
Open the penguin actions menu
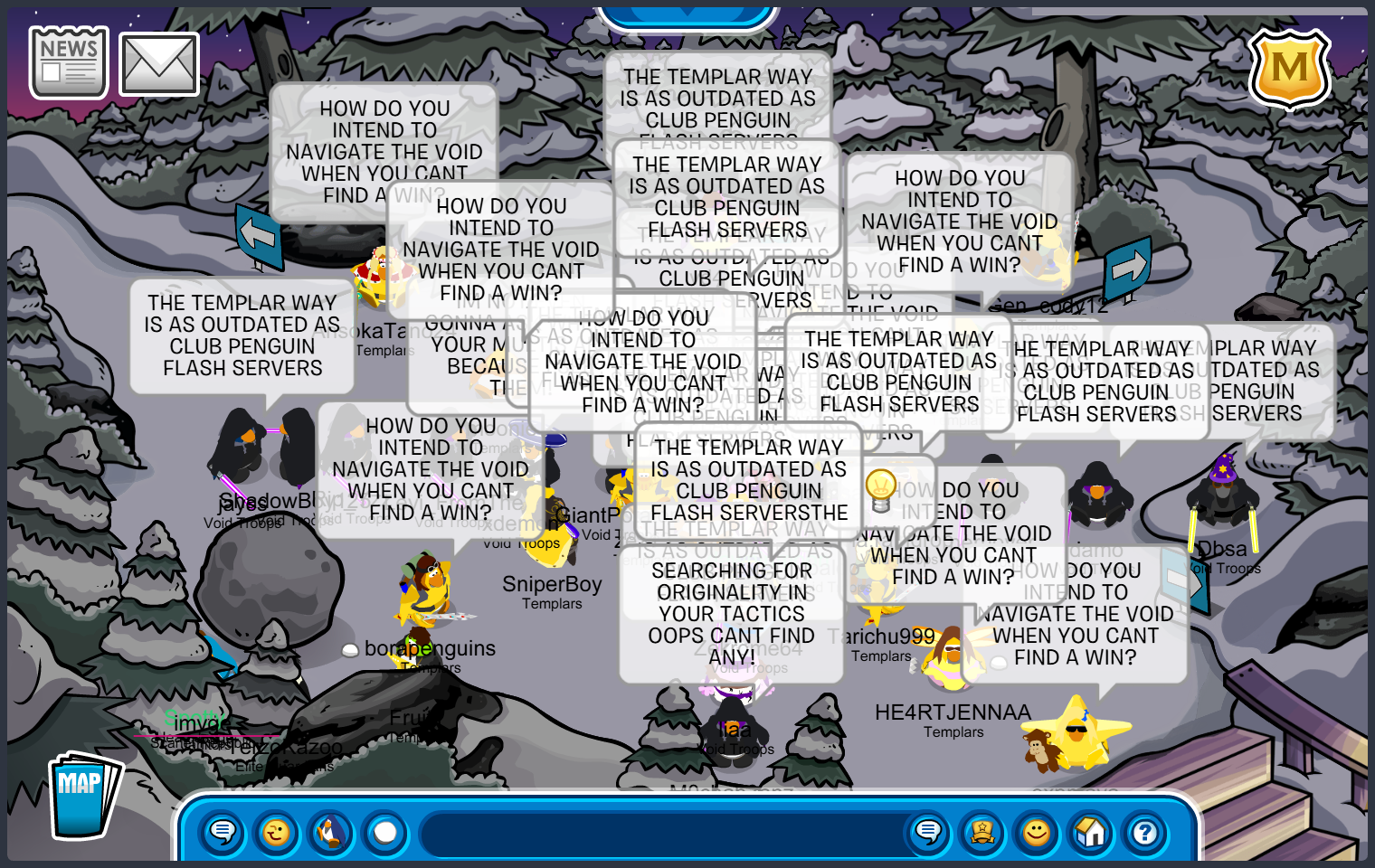tap(331, 833)
